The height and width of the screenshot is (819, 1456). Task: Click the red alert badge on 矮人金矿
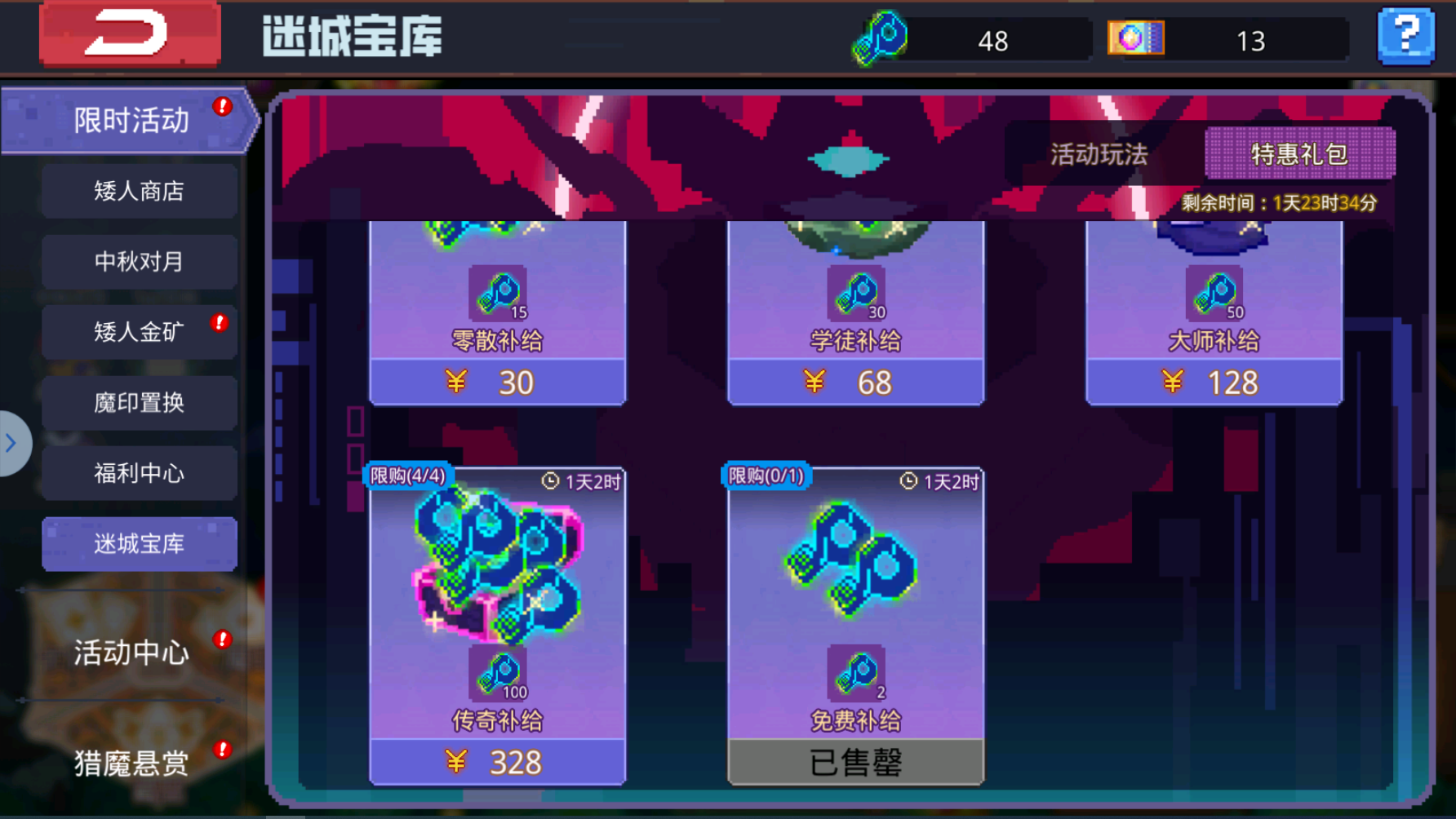point(218,322)
